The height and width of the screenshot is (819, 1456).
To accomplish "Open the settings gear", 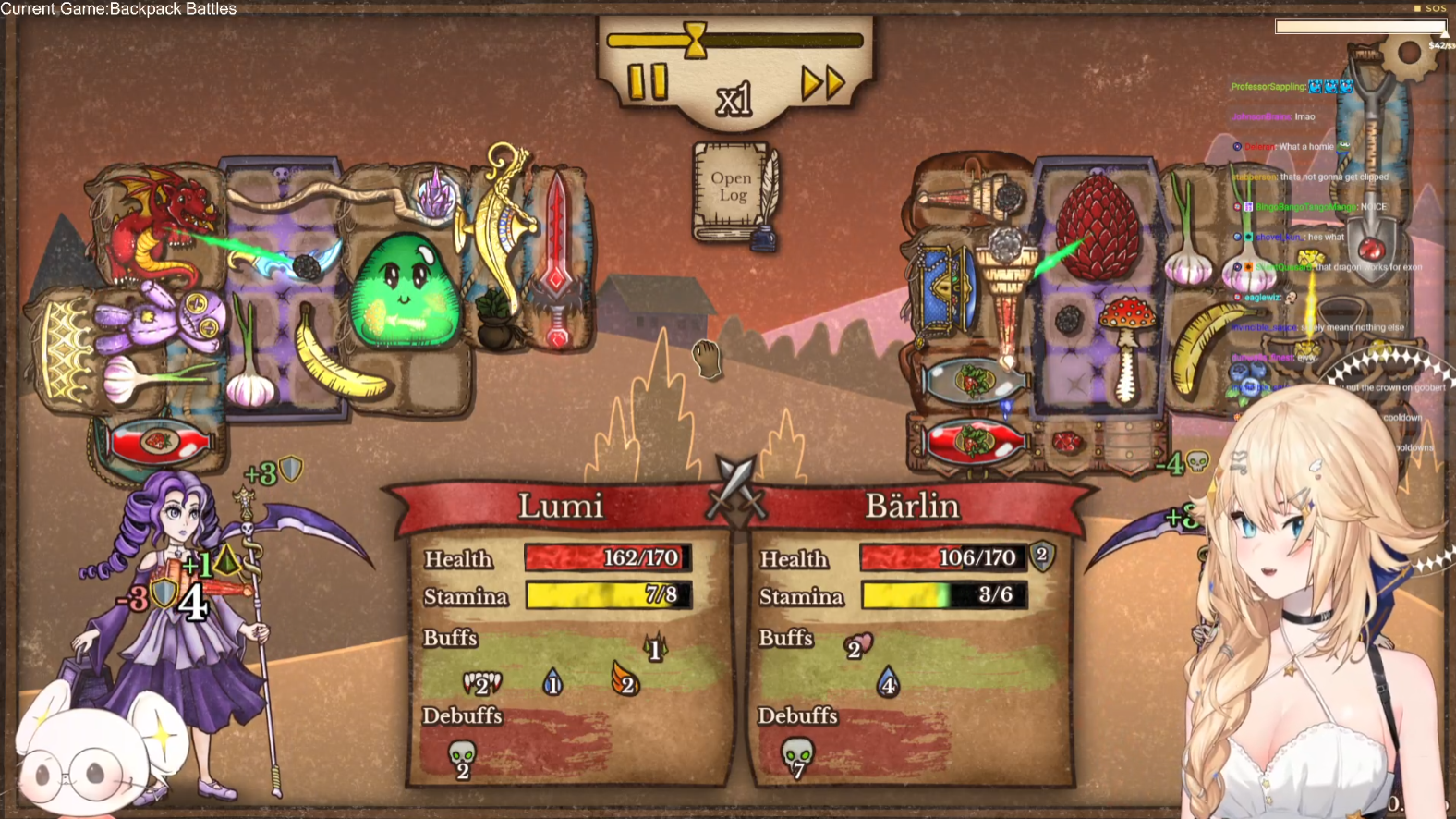I will point(1410,53).
